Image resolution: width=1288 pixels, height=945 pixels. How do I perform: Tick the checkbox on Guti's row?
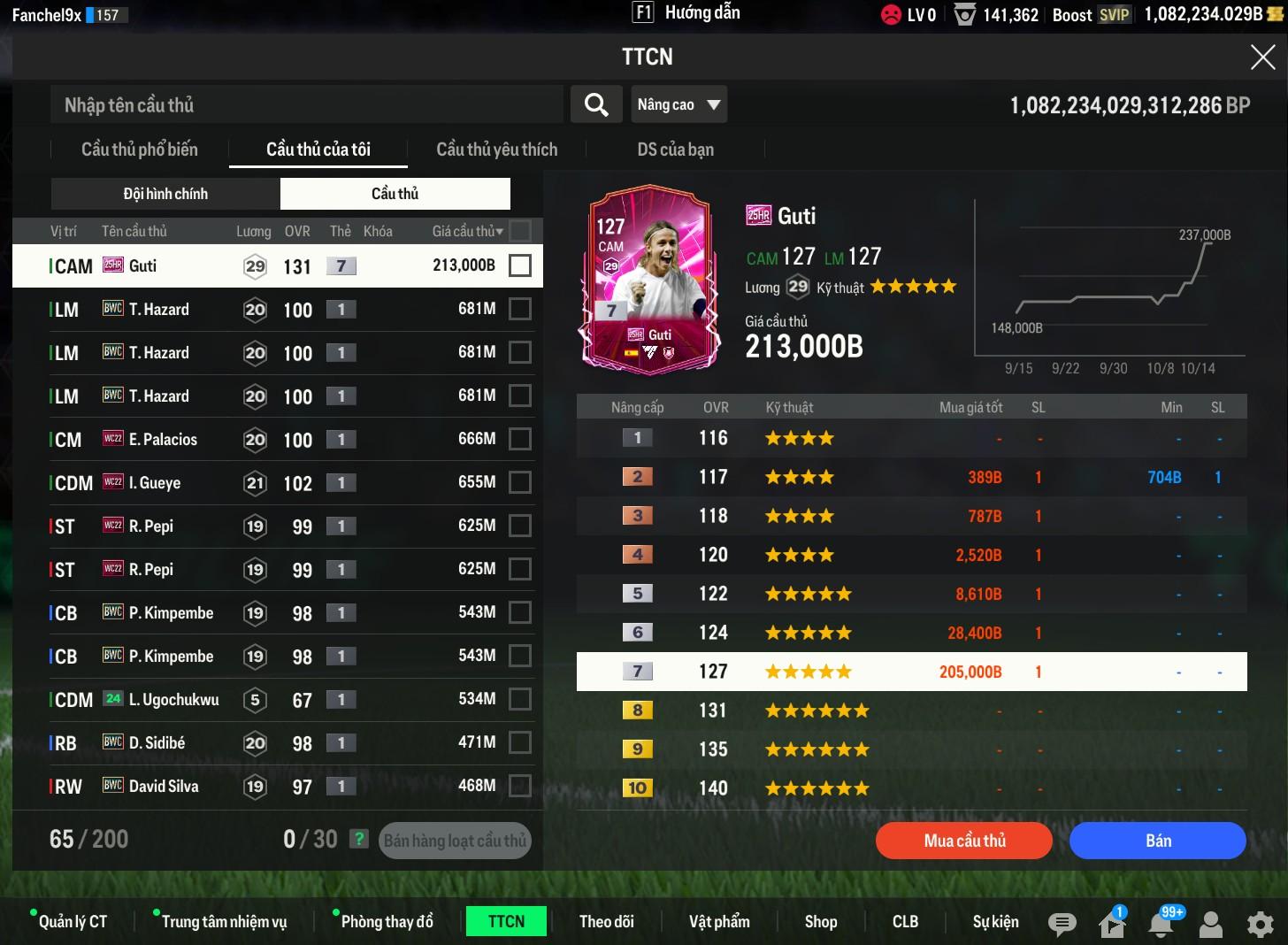pyautogui.click(x=520, y=265)
